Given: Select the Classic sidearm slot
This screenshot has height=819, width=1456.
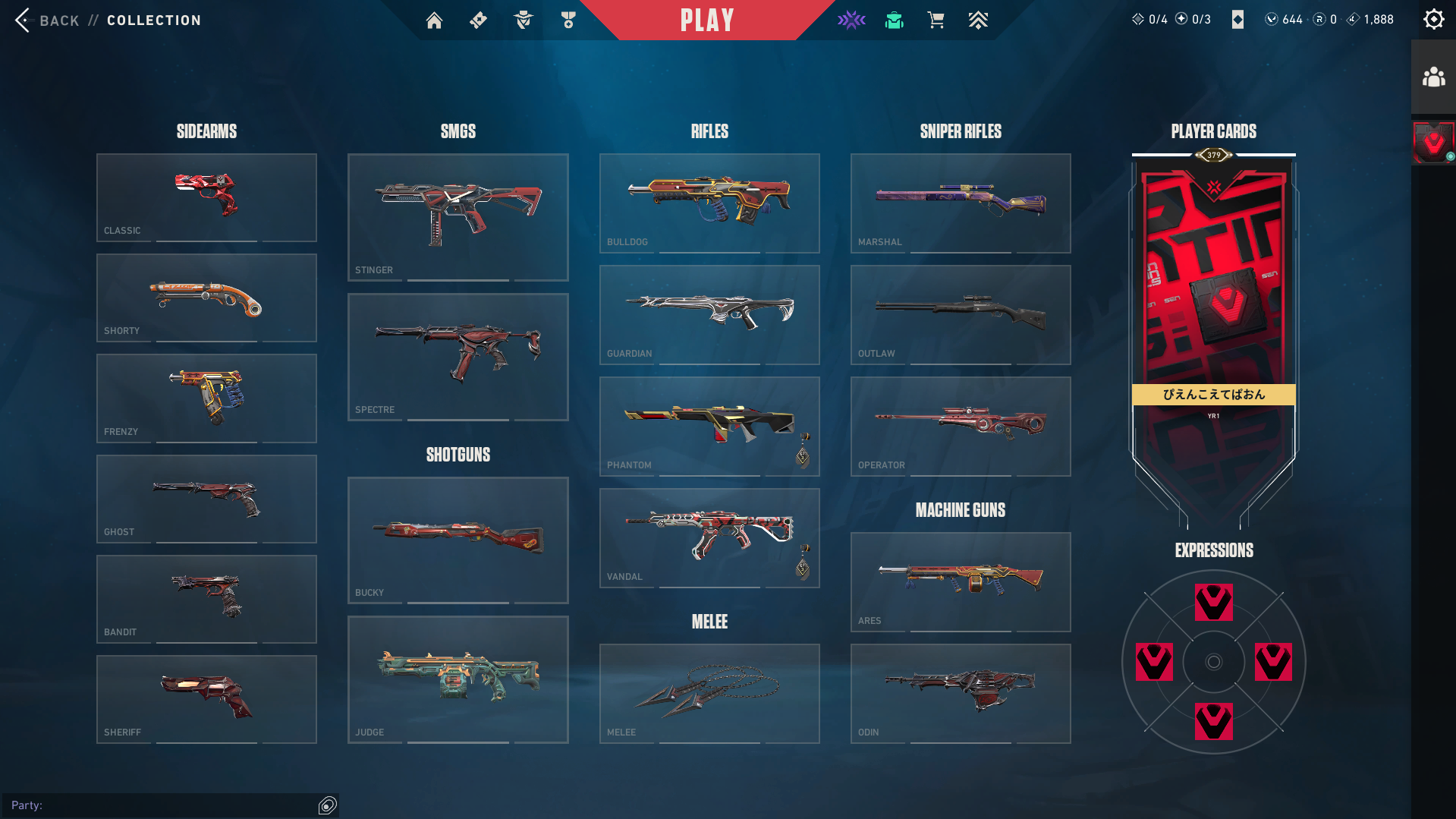Looking at the screenshot, I should [206, 197].
